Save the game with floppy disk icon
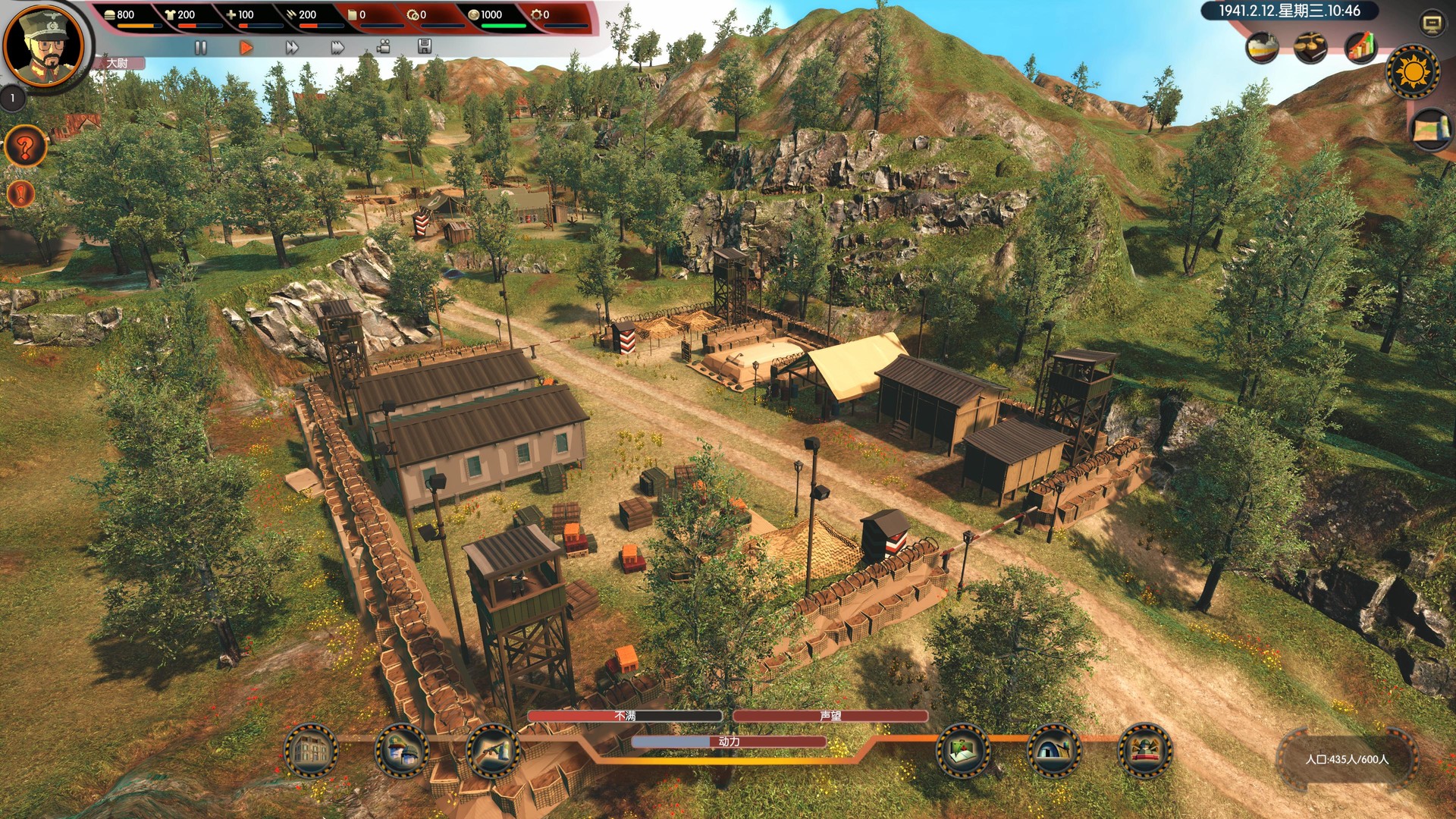The width and height of the screenshot is (1456, 819). click(425, 47)
